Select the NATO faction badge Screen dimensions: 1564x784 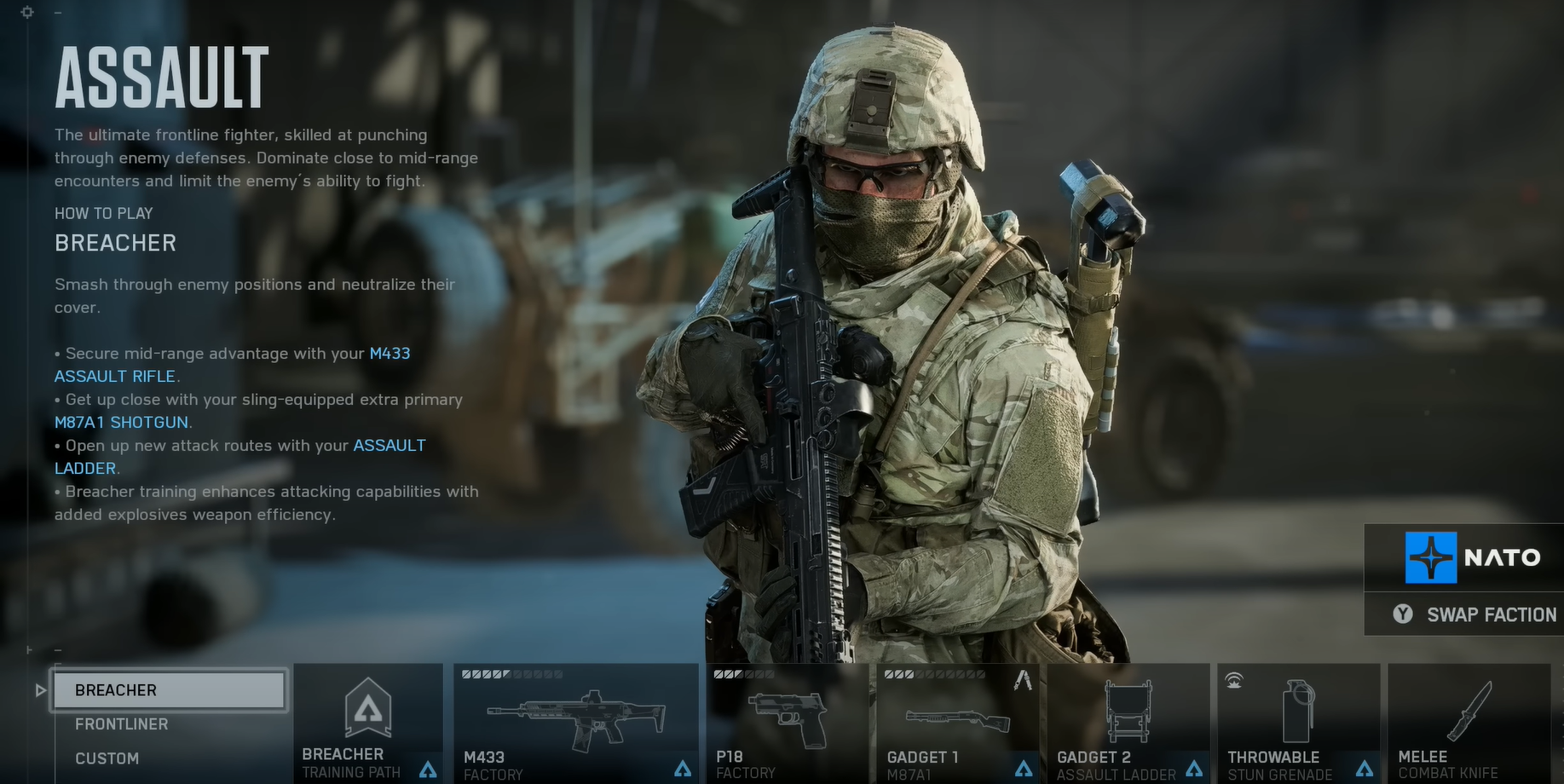pos(1473,557)
